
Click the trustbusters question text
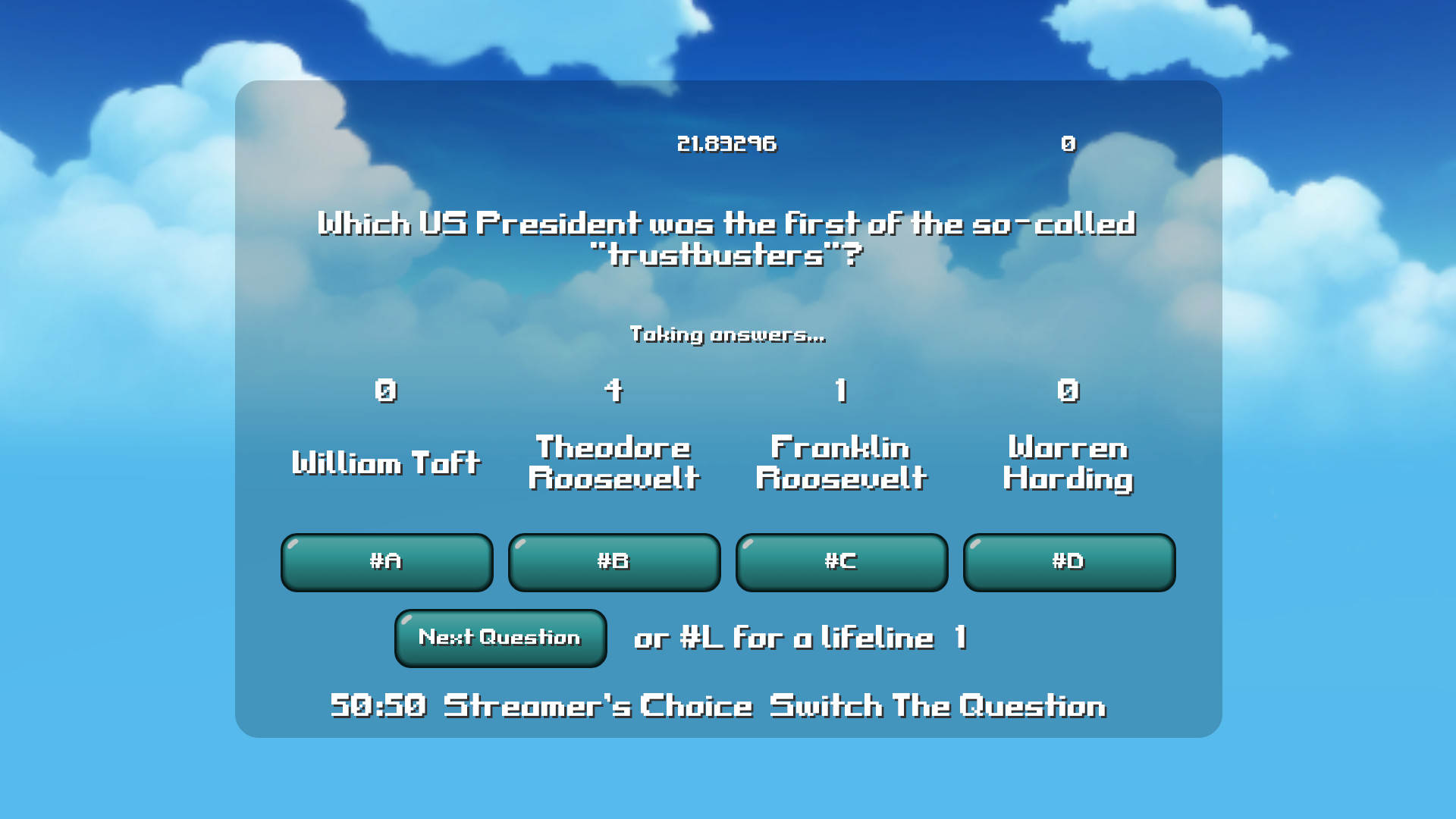coord(726,239)
